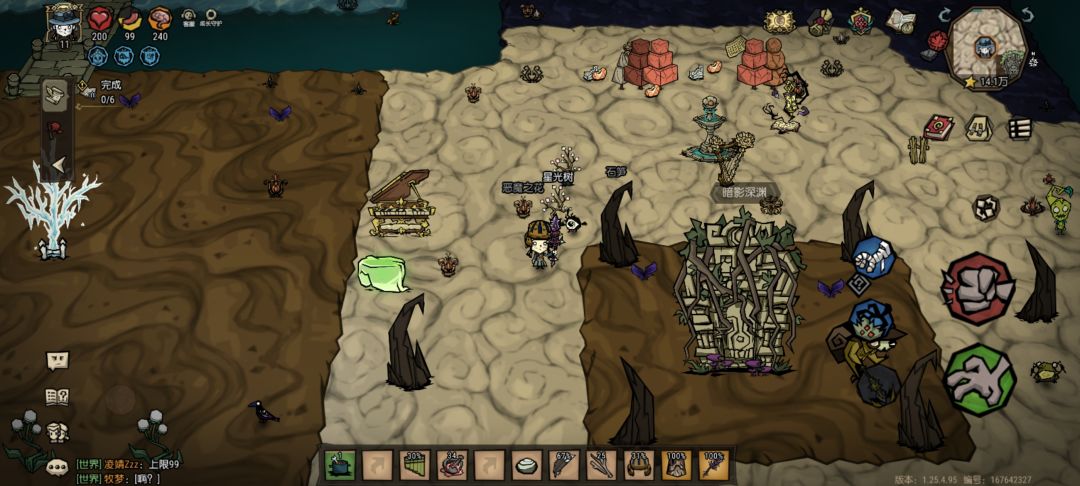Select the crock pot hotbar slot
Viewport: 1080px width, 486px height.
coord(340,465)
